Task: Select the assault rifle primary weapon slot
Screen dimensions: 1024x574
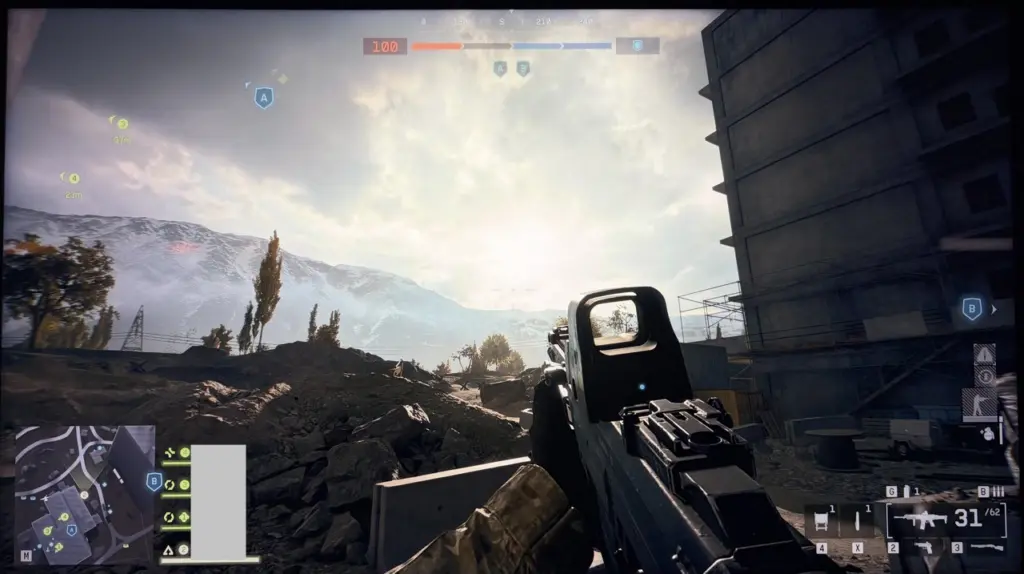Action: pos(921,520)
